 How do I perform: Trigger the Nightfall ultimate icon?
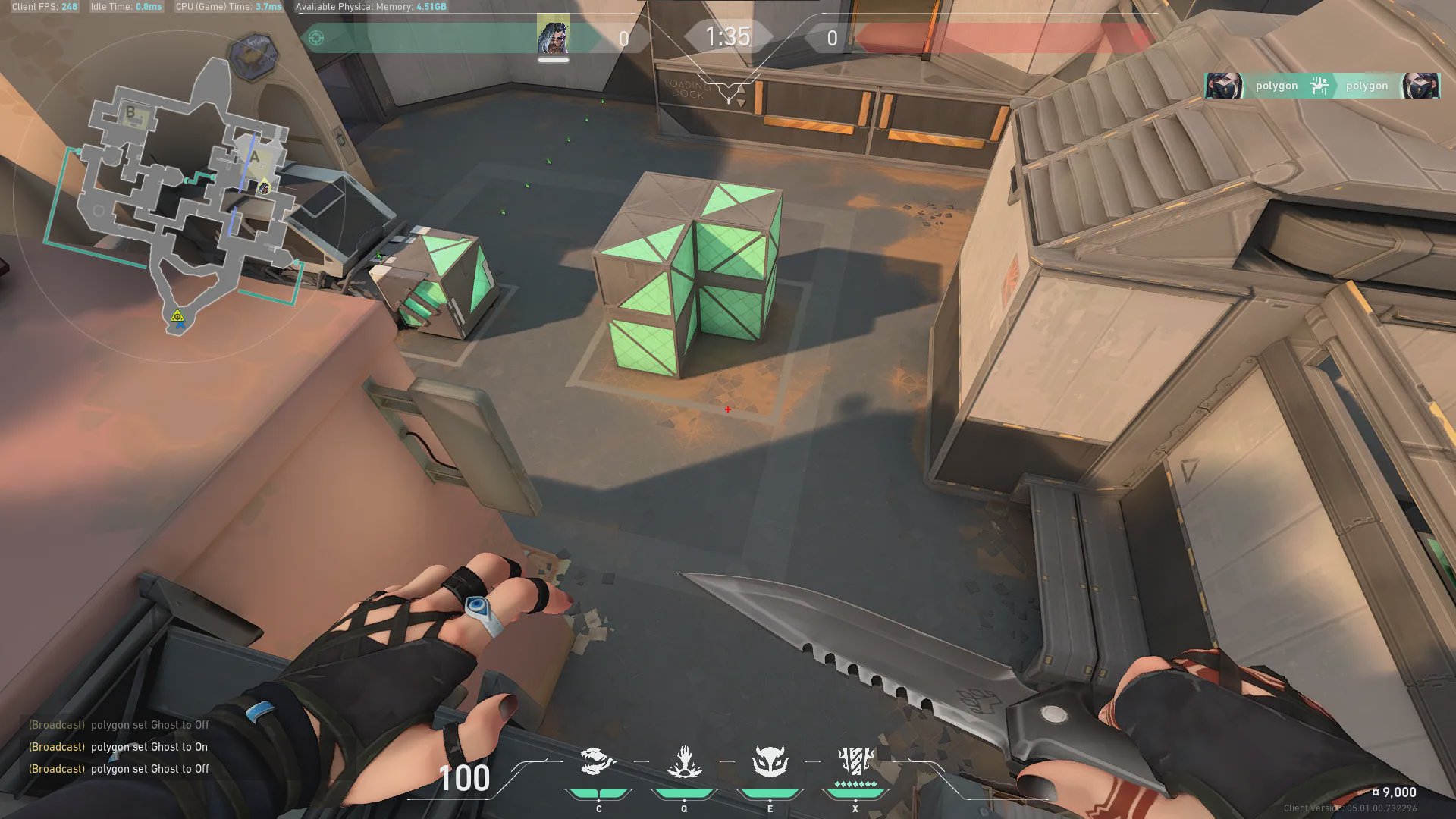pyautogui.click(x=855, y=762)
